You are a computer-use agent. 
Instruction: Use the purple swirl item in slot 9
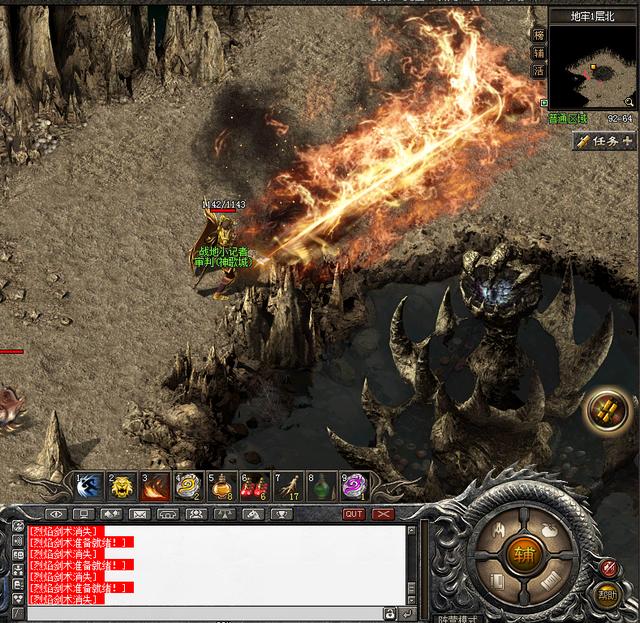pos(354,487)
